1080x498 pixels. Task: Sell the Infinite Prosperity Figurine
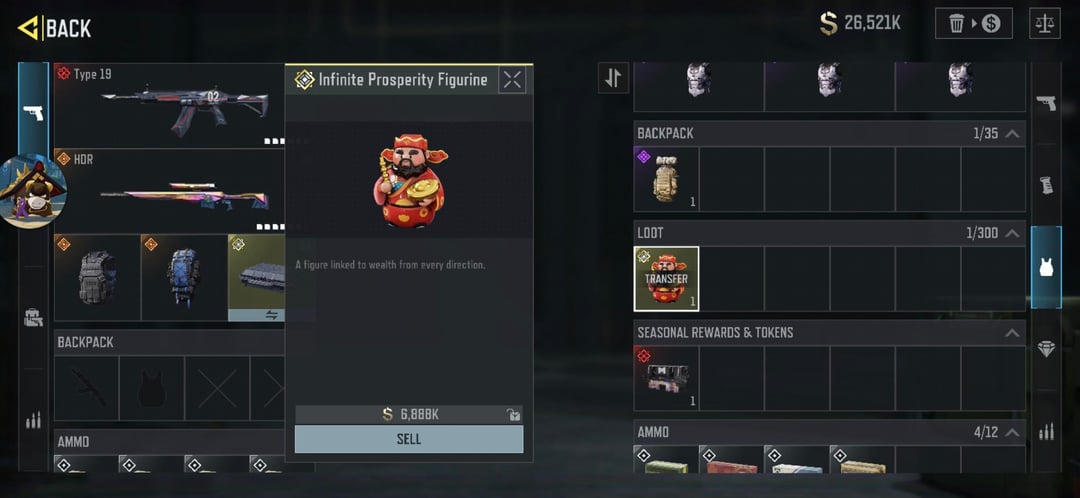408,439
